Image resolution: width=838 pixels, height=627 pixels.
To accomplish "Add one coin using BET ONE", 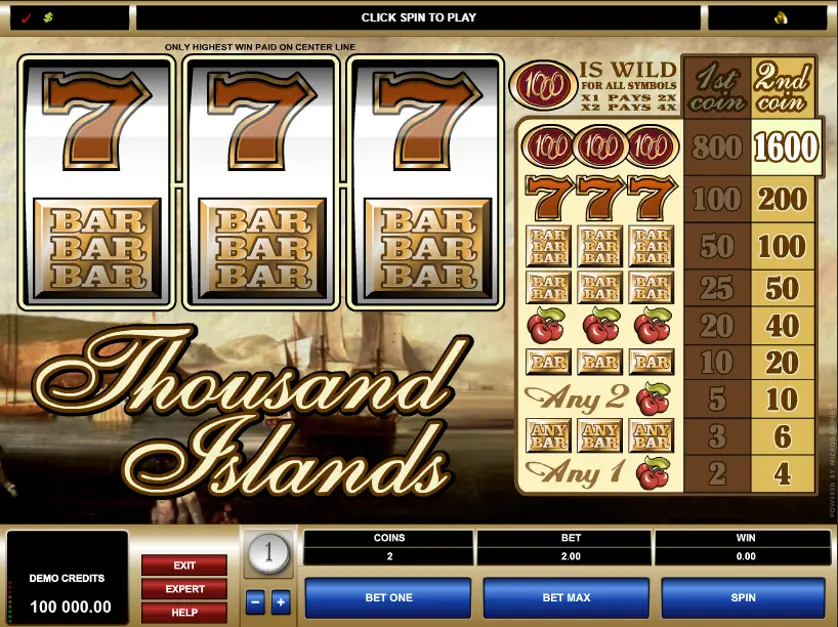I will (x=388, y=598).
